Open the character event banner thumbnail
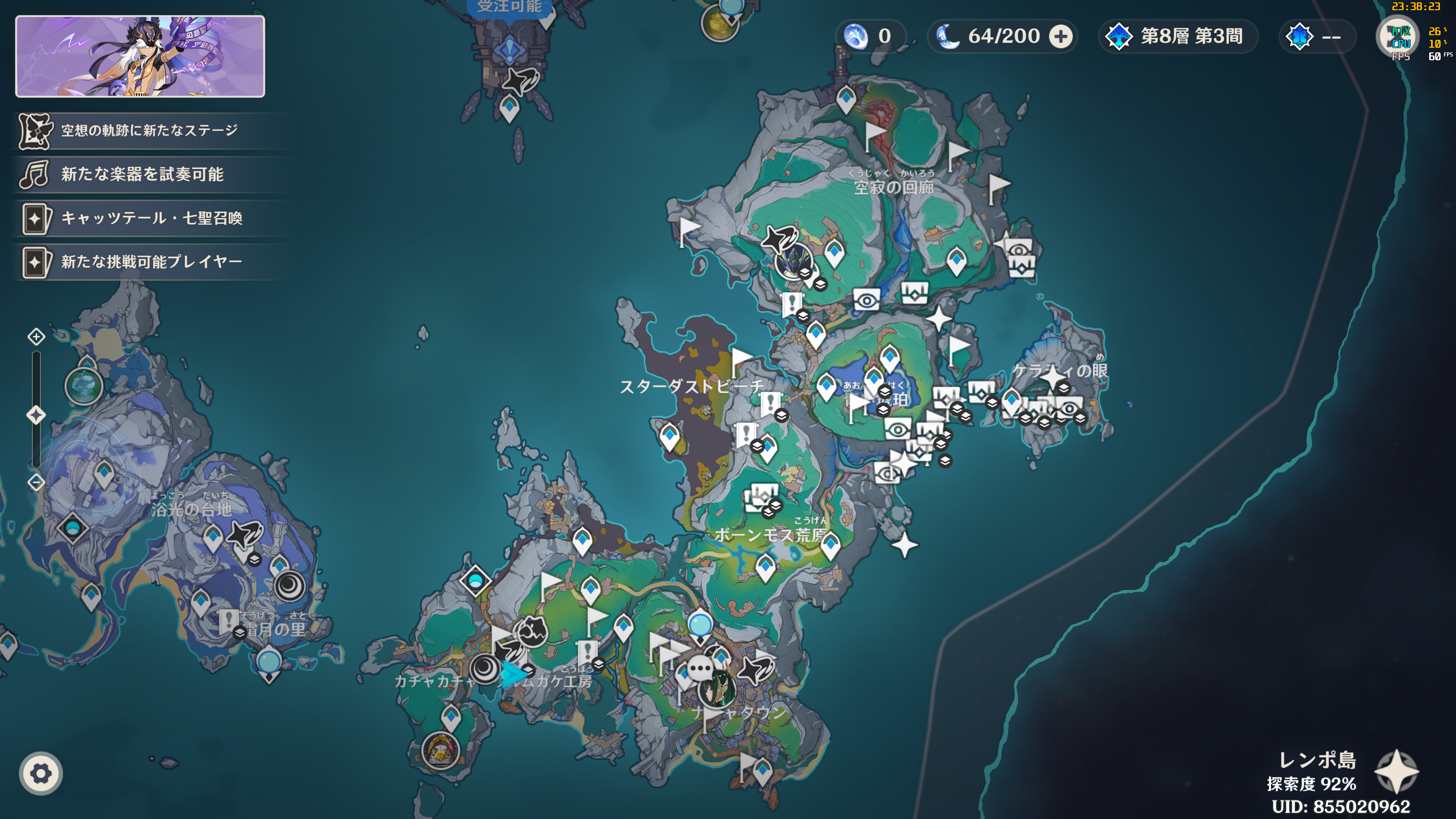The height and width of the screenshot is (819, 1456). [x=140, y=56]
